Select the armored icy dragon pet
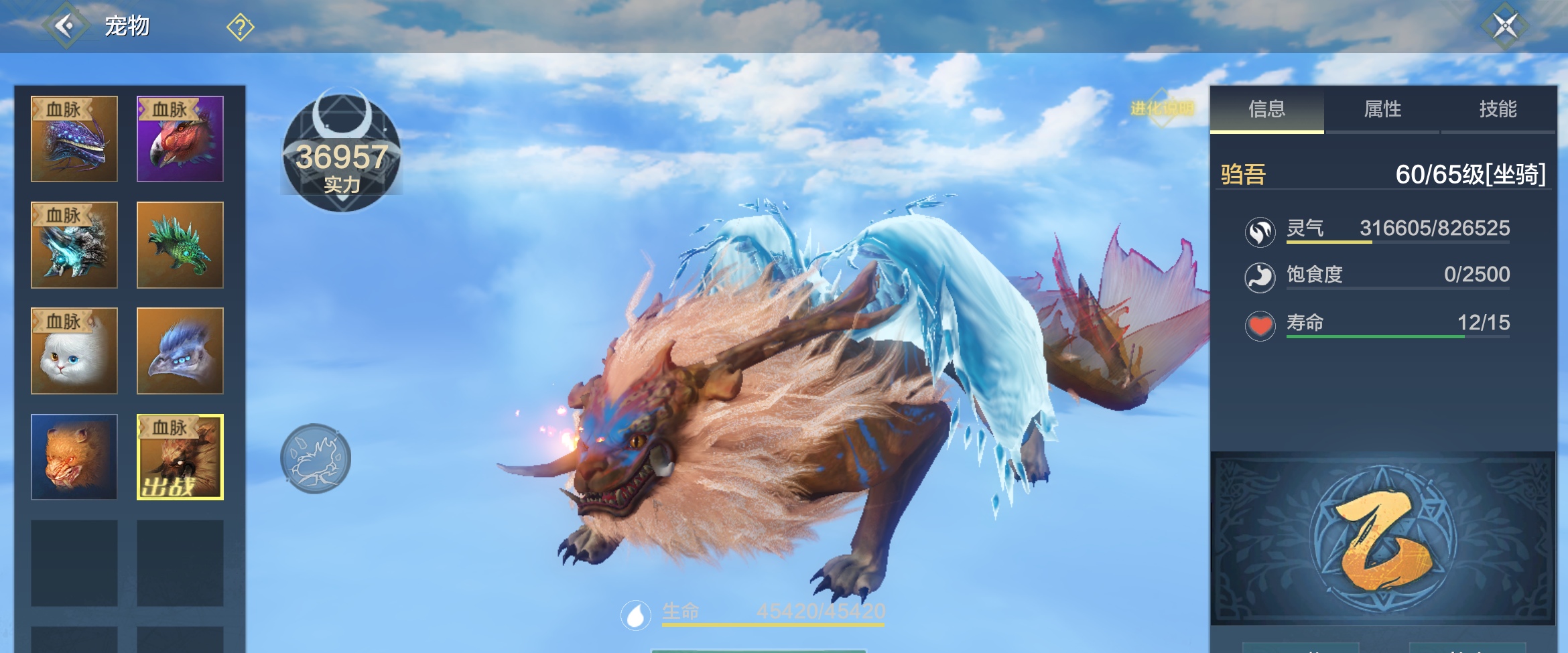This screenshot has width=1568, height=653. point(74,245)
